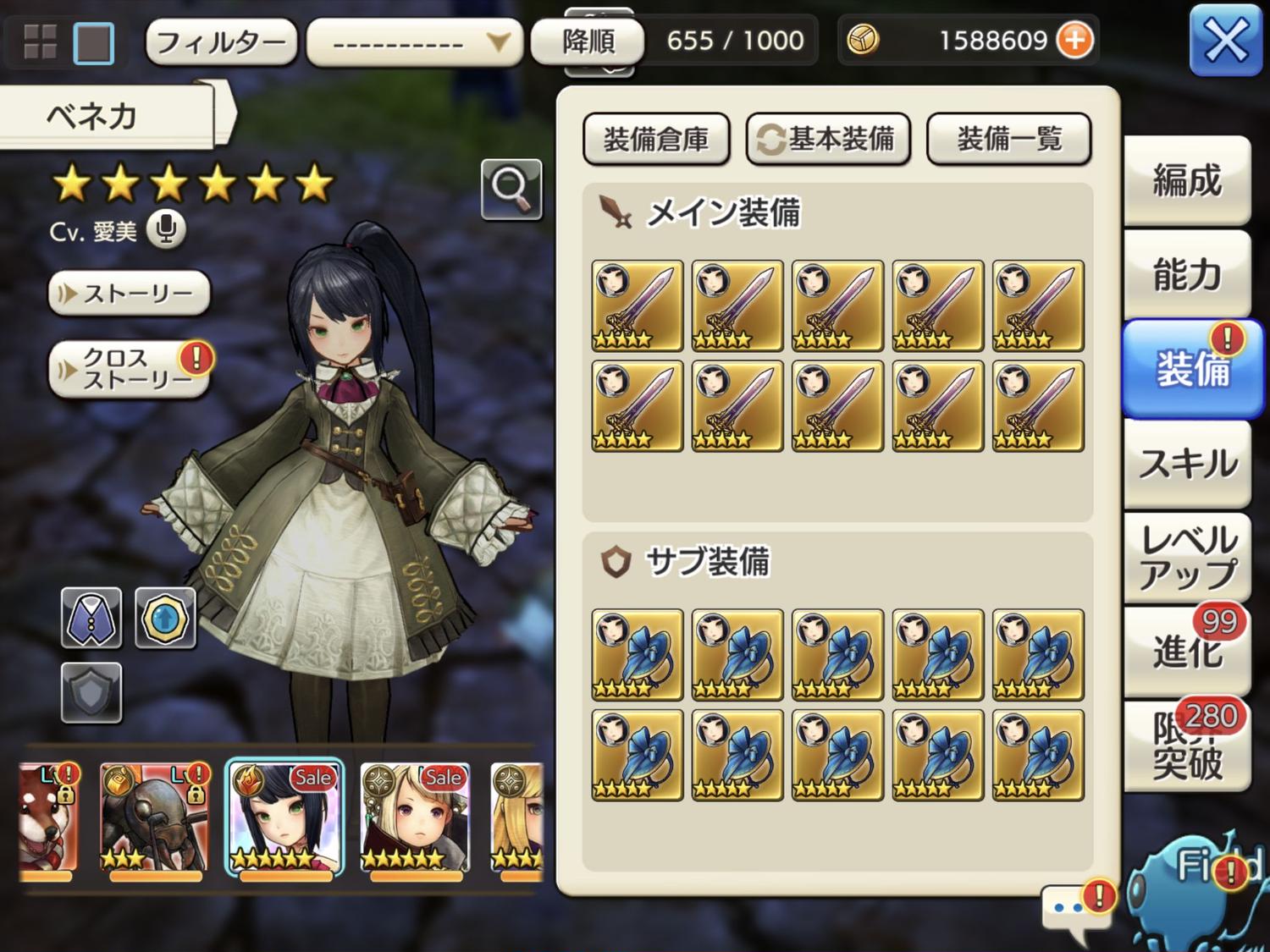Open the 装備倉庫 equipment storage

656,139
